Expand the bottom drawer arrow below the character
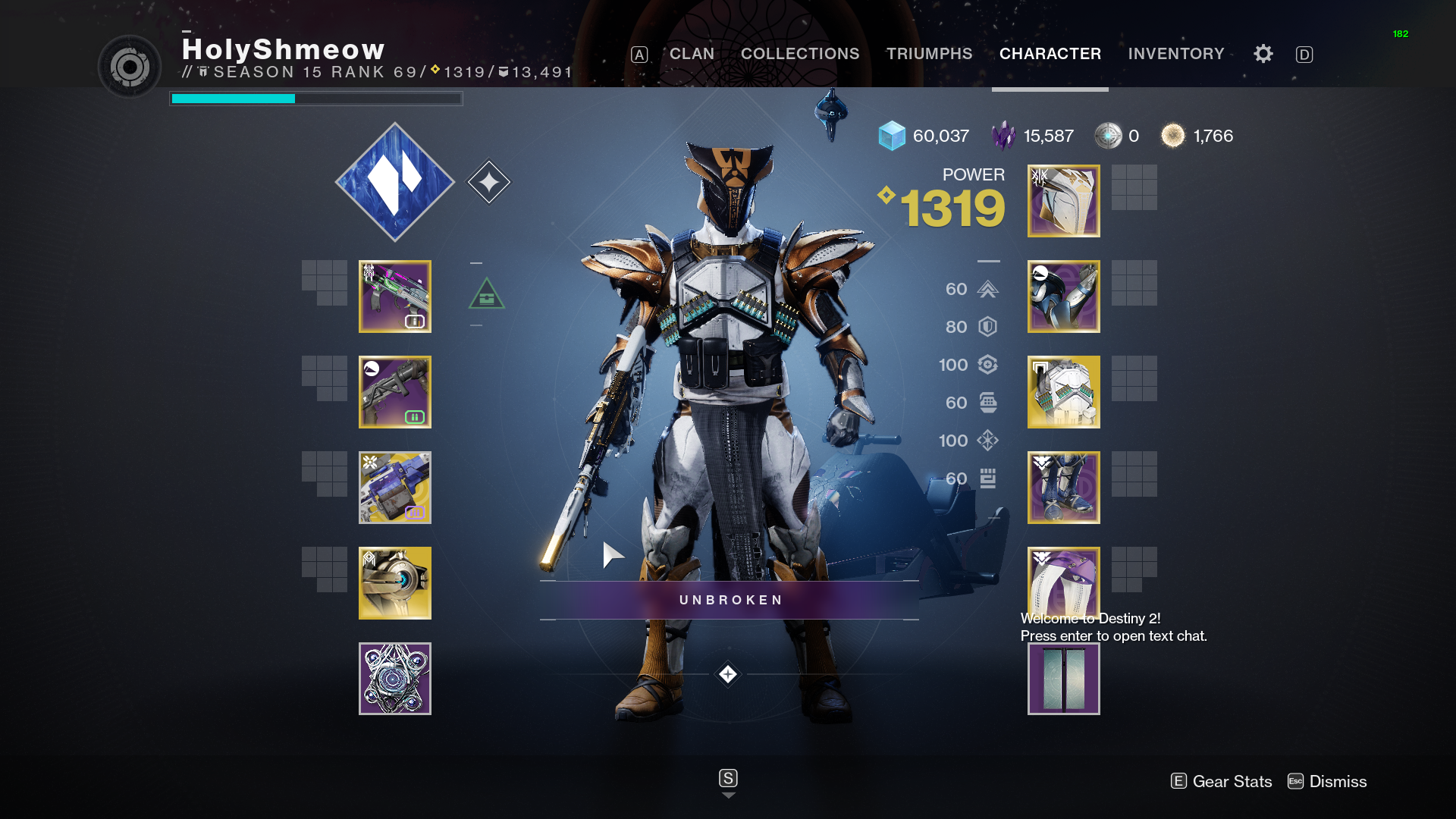 tap(728, 795)
